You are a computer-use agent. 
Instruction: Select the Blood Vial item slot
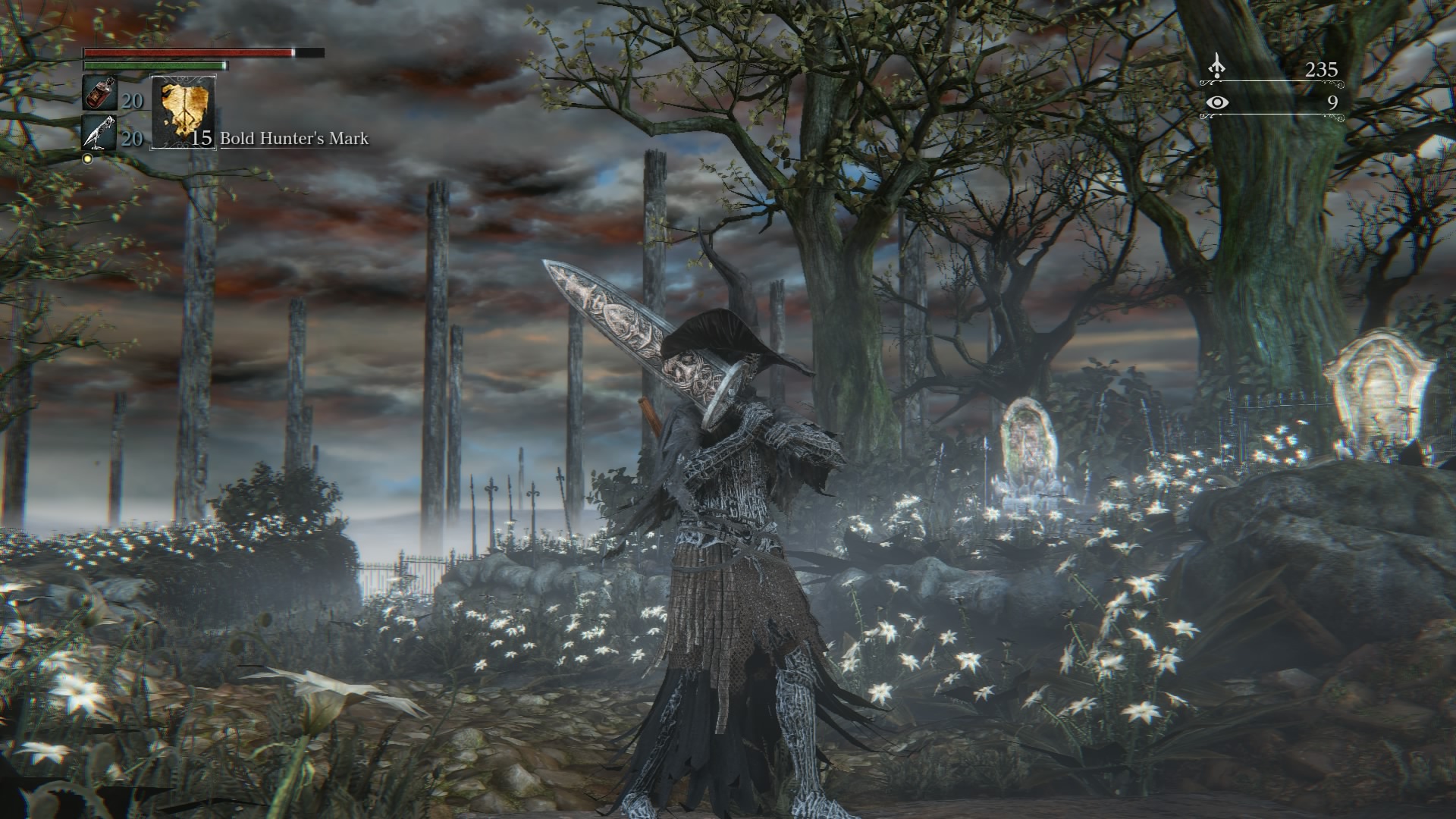coord(99,94)
